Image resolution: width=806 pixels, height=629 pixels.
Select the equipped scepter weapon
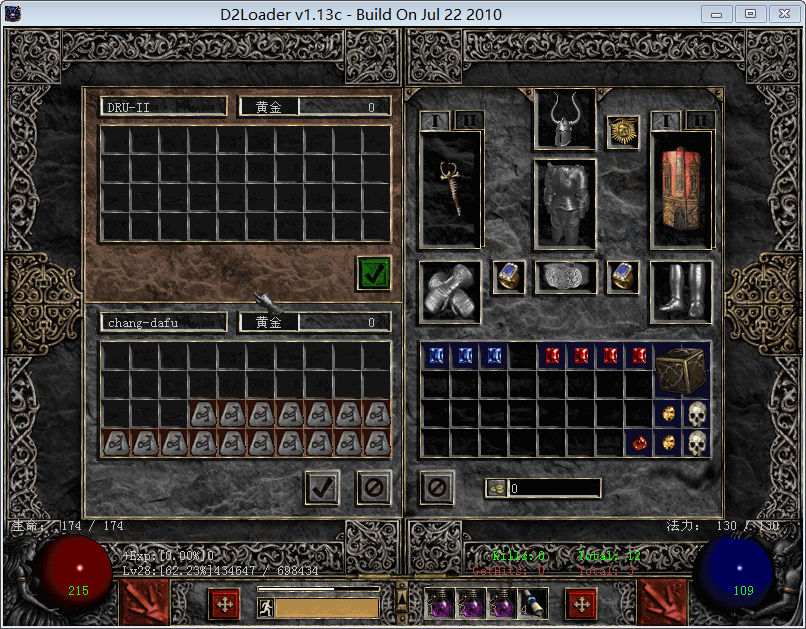[451, 187]
